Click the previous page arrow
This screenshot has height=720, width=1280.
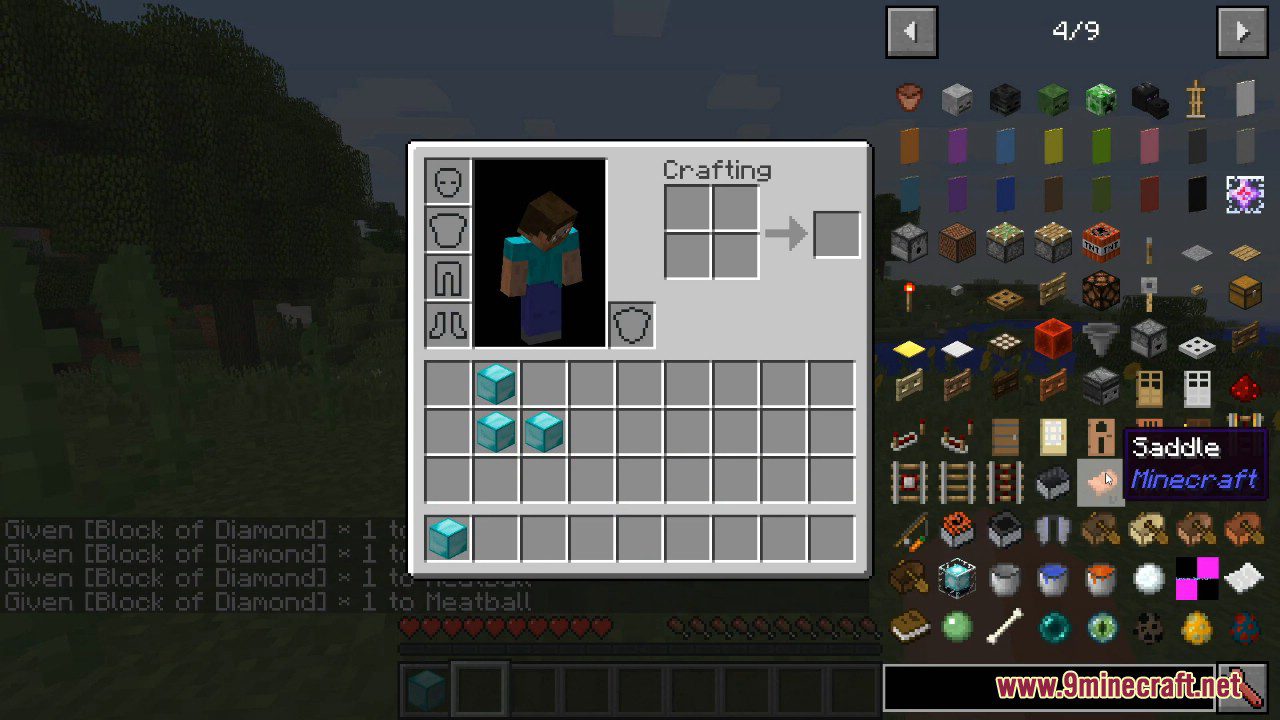click(x=911, y=31)
